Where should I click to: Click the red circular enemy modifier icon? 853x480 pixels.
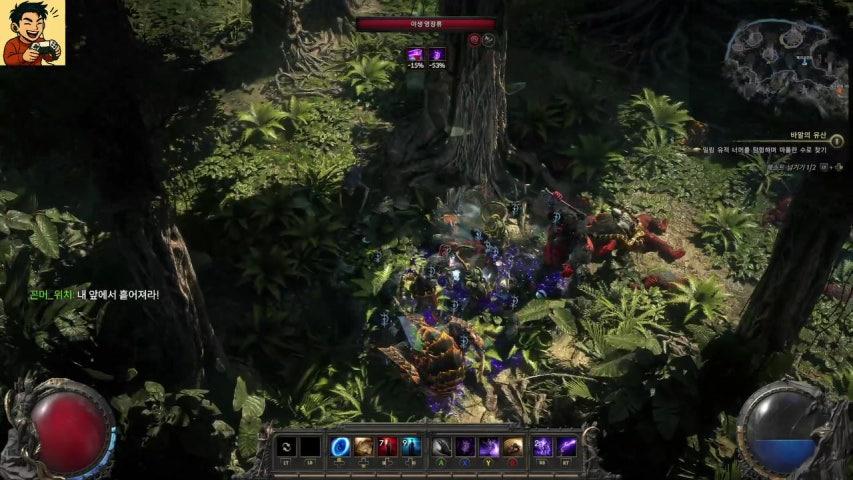[474, 40]
